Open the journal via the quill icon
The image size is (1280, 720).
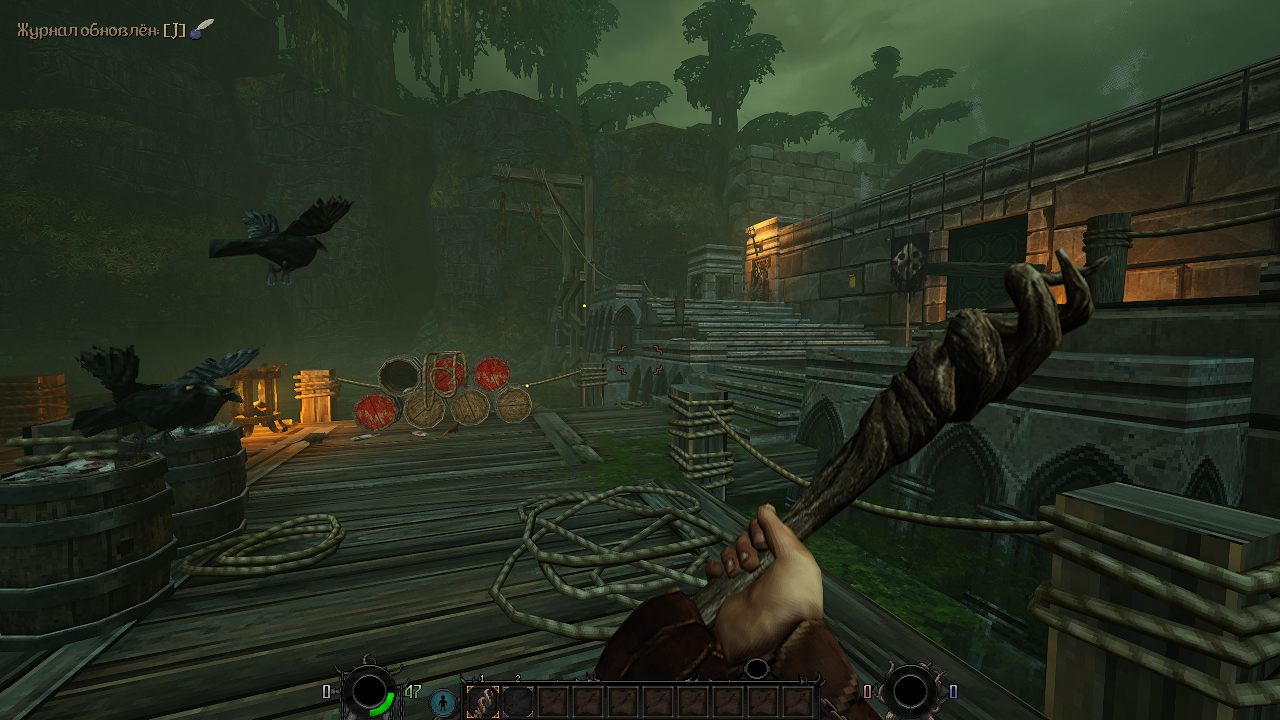pyautogui.click(x=203, y=29)
